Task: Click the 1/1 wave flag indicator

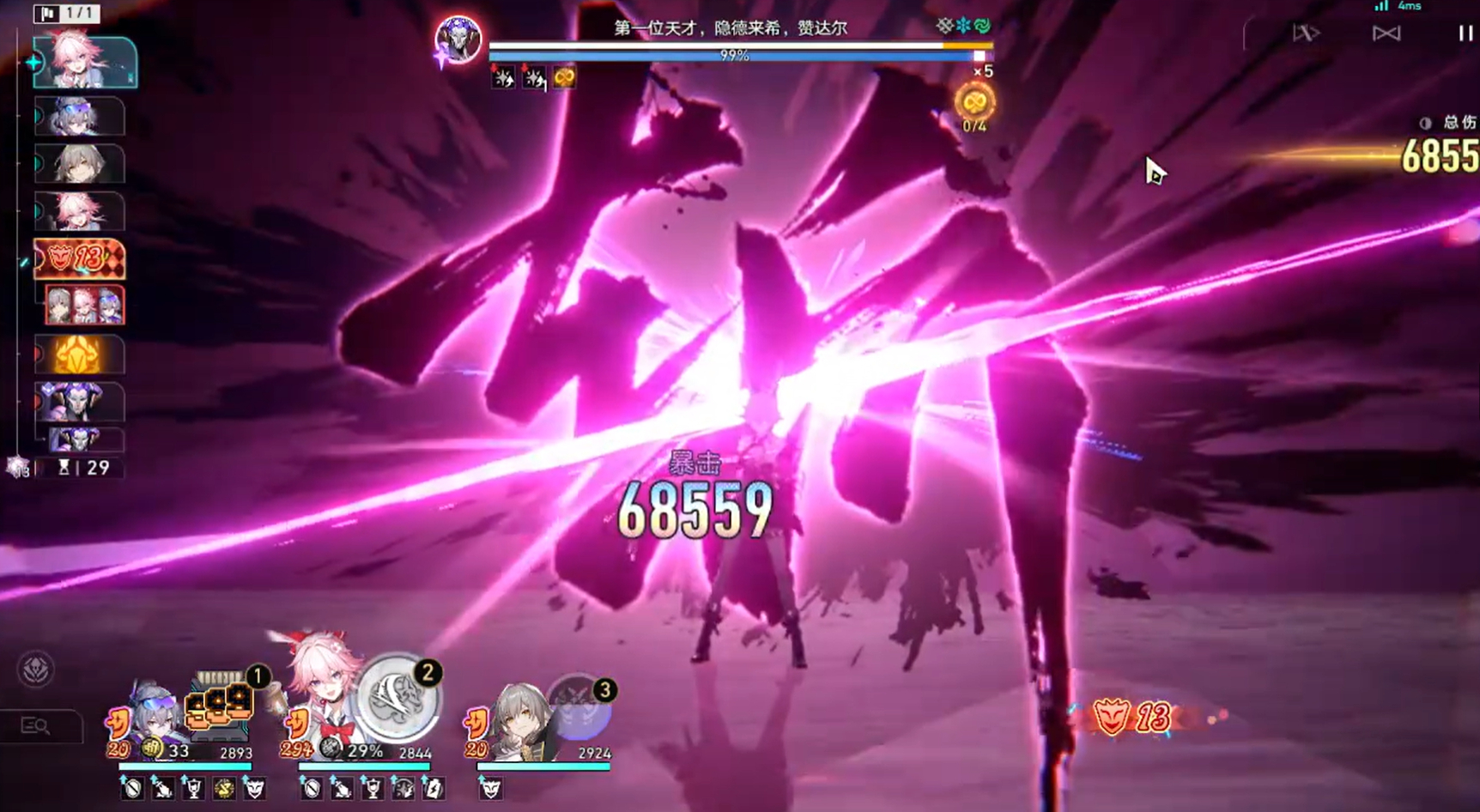Action: tap(67, 13)
